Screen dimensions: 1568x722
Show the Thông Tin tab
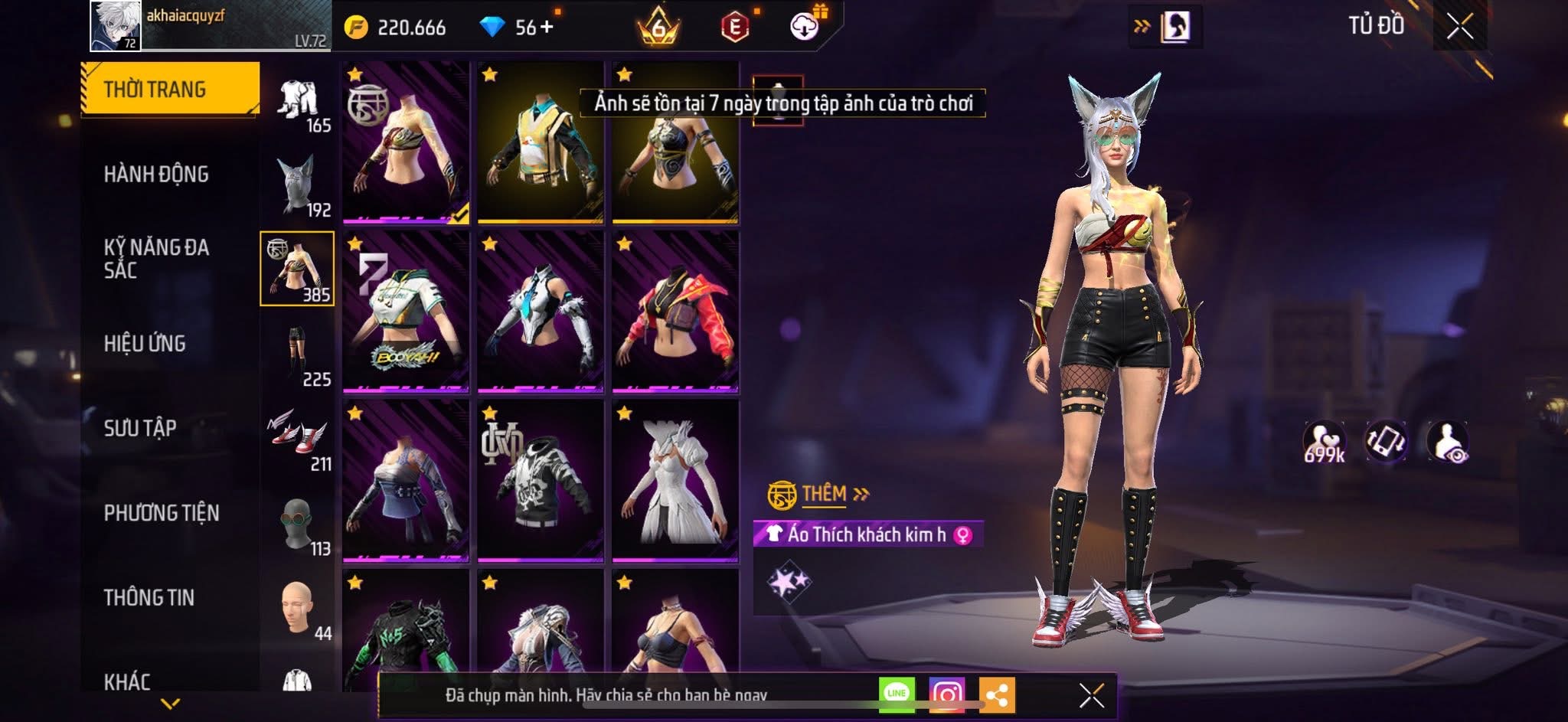pyautogui.click(x=149, y=597)
